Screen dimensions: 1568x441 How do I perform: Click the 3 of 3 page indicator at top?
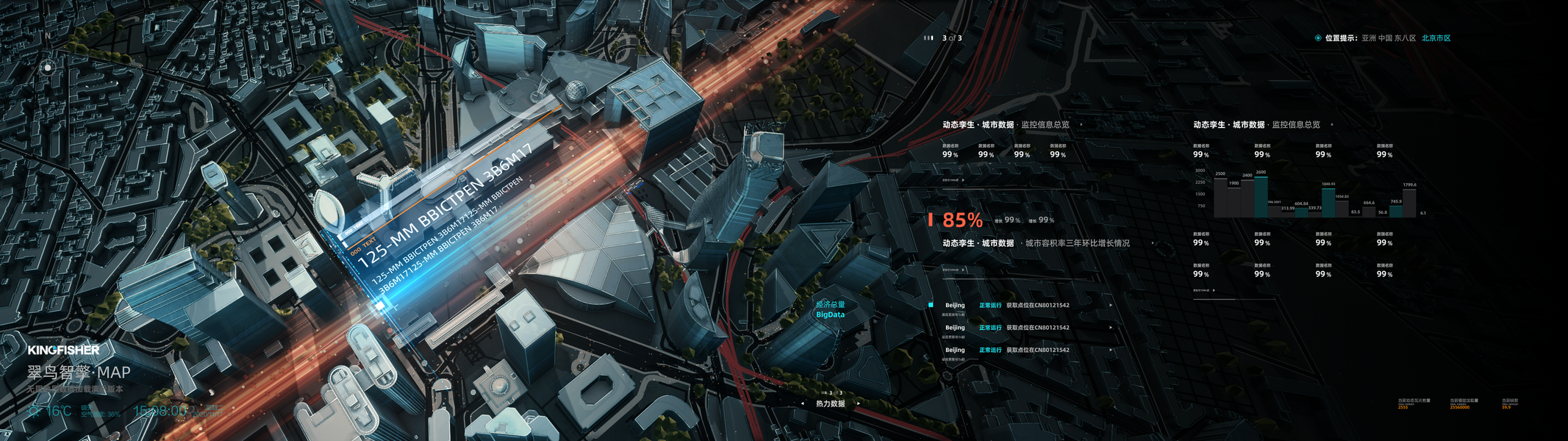coord(951,38)
